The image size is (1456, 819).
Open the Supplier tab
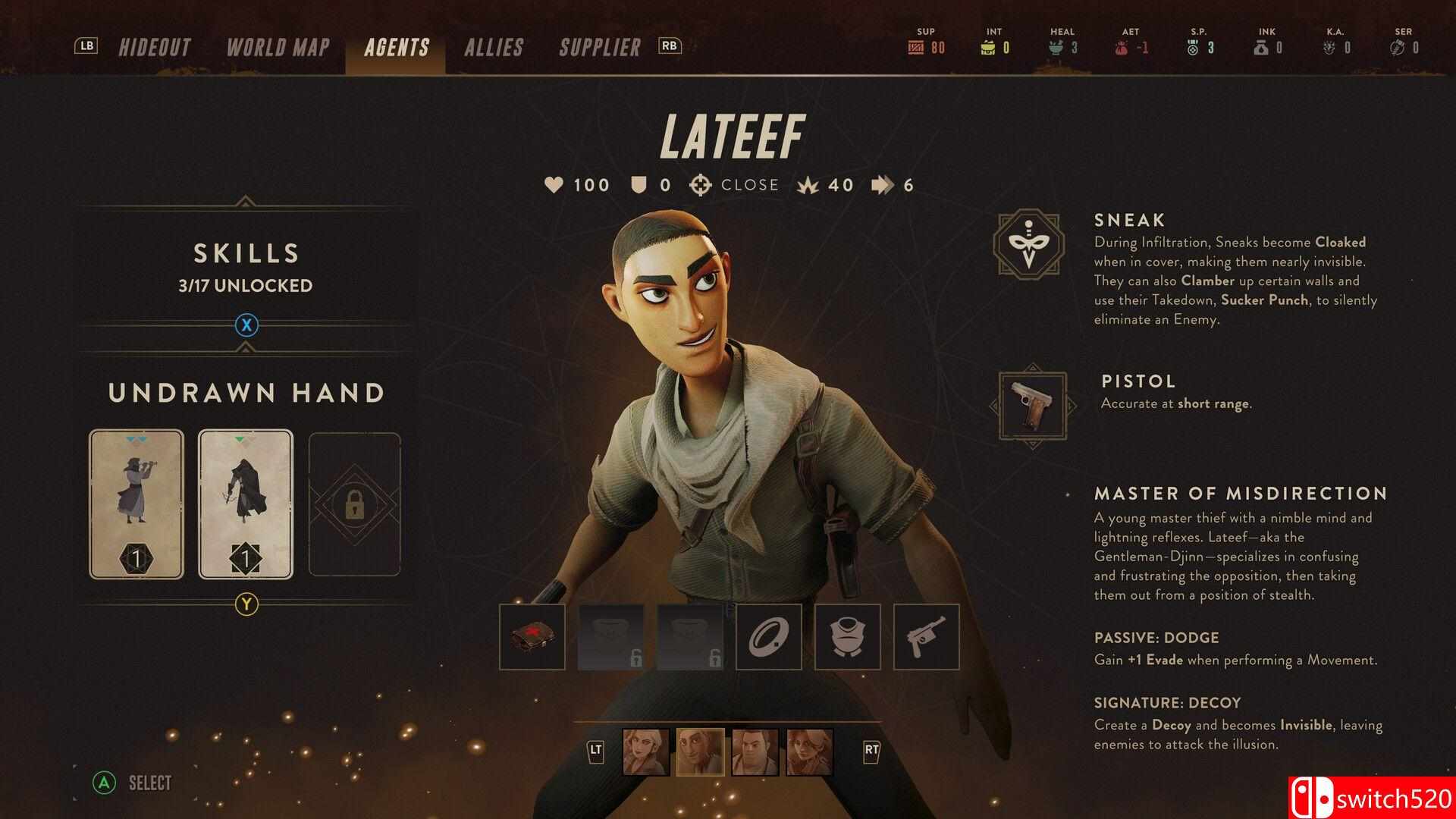[x=600, y=47]
